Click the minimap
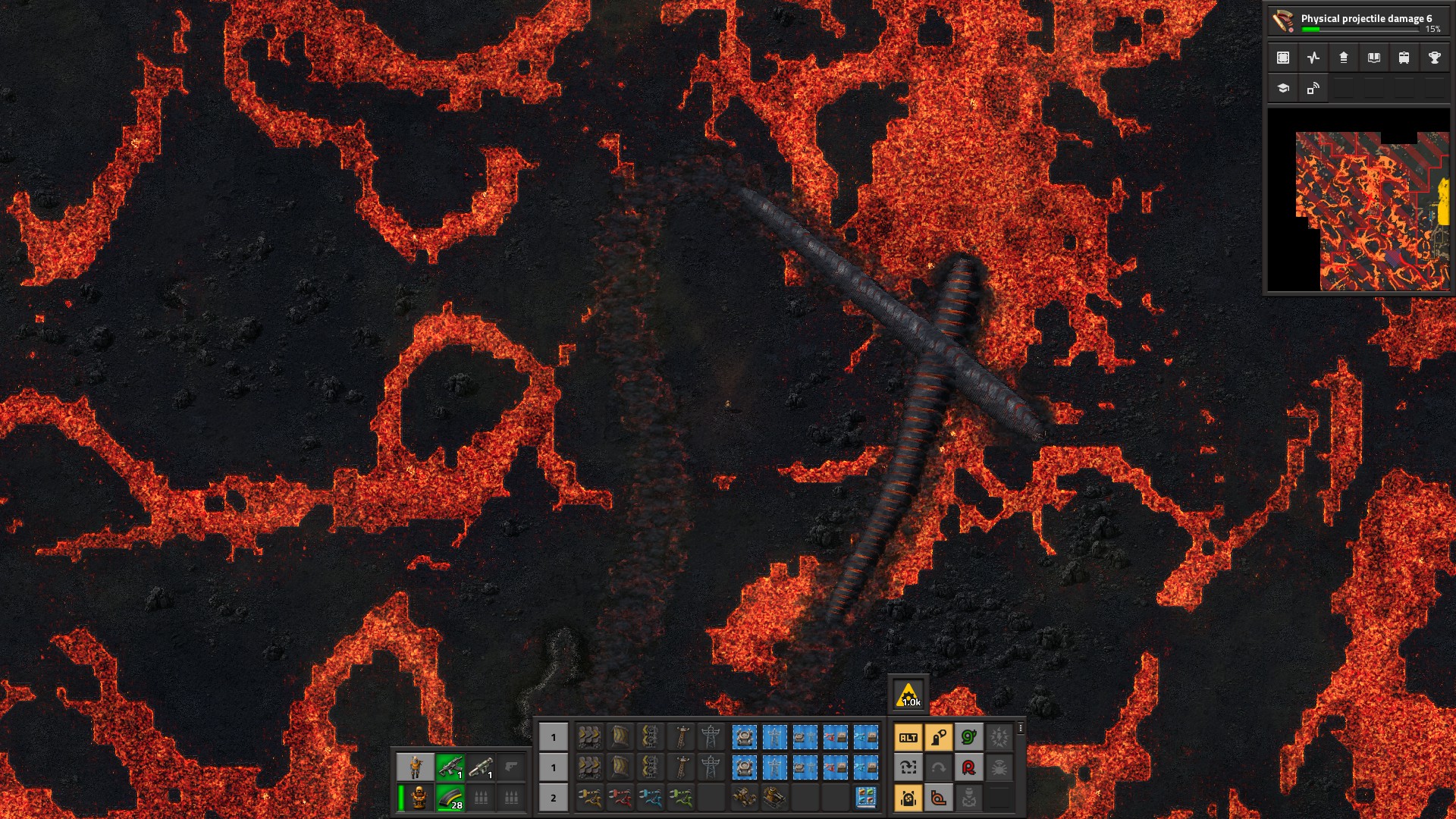The width and height of the screenshot is (1456, 819). pyautogui.click(x=1358, y=200)
